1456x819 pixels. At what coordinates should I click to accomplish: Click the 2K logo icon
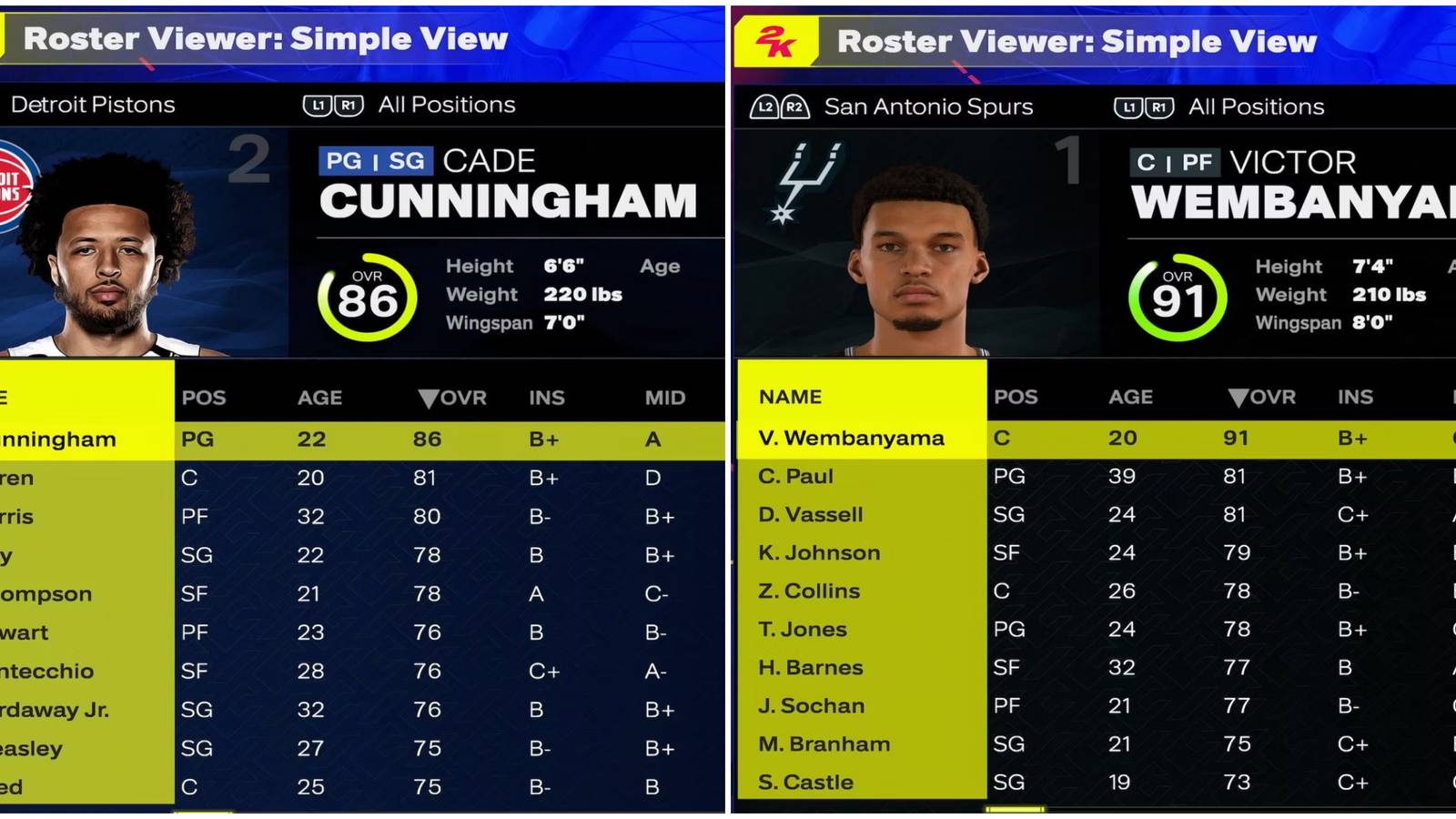[x=779, y=40]
